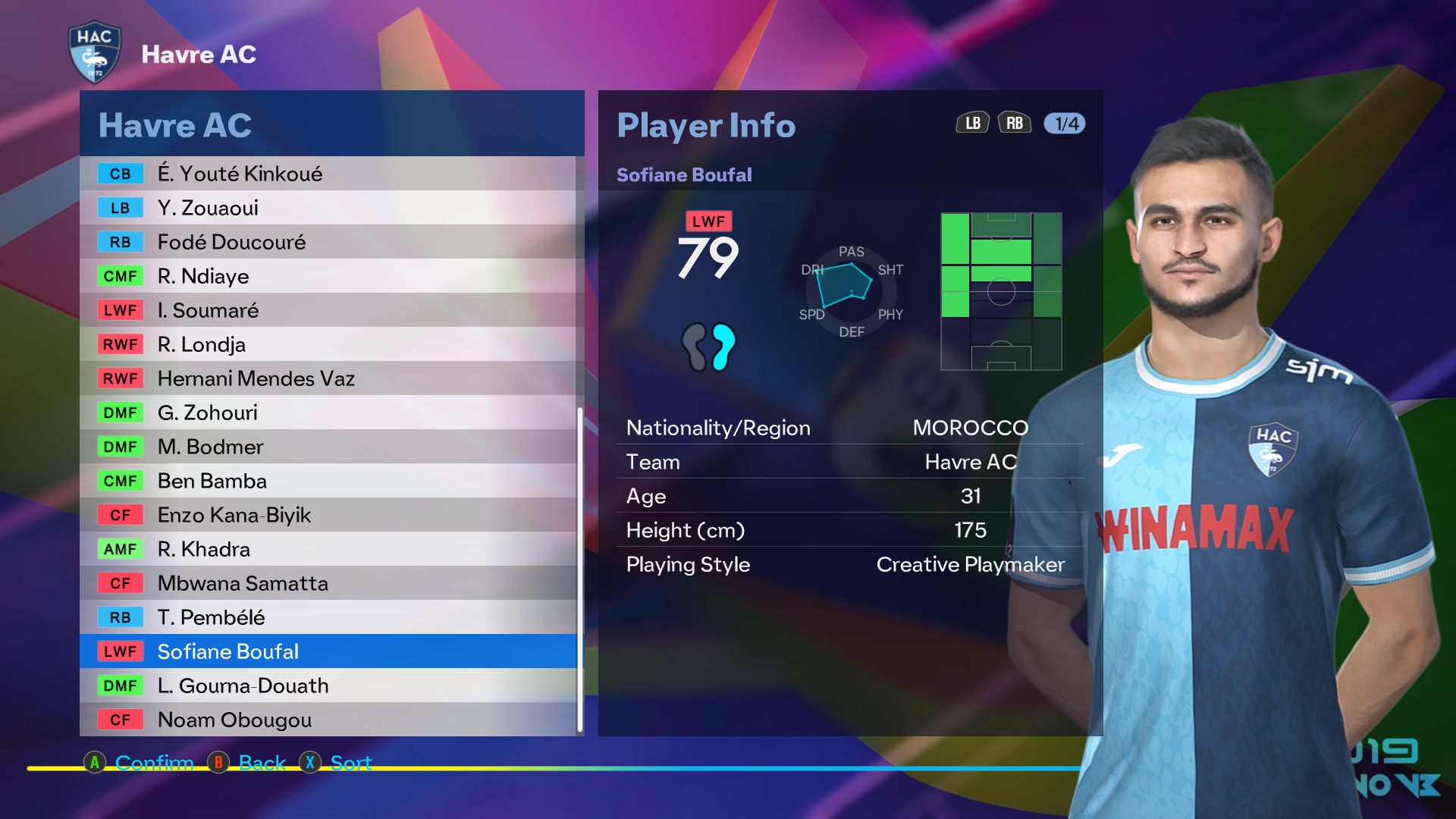Select R. Ndiaye from the roster
The height and width of the screenshot is (819, 1456).
tap(328, 276)
